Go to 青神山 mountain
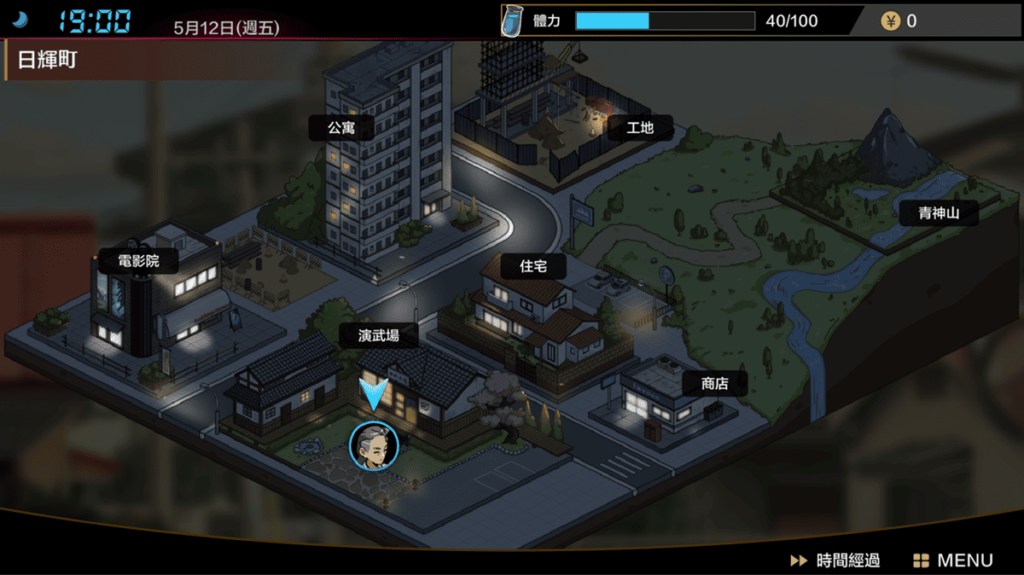Image resolution: width=1024 pixels, height=575 pixels. pos(937,212)
